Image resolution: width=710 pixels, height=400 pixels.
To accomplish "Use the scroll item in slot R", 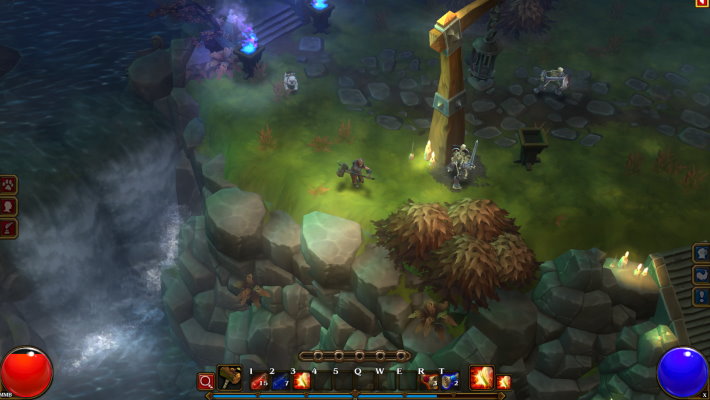I will 429,380.
